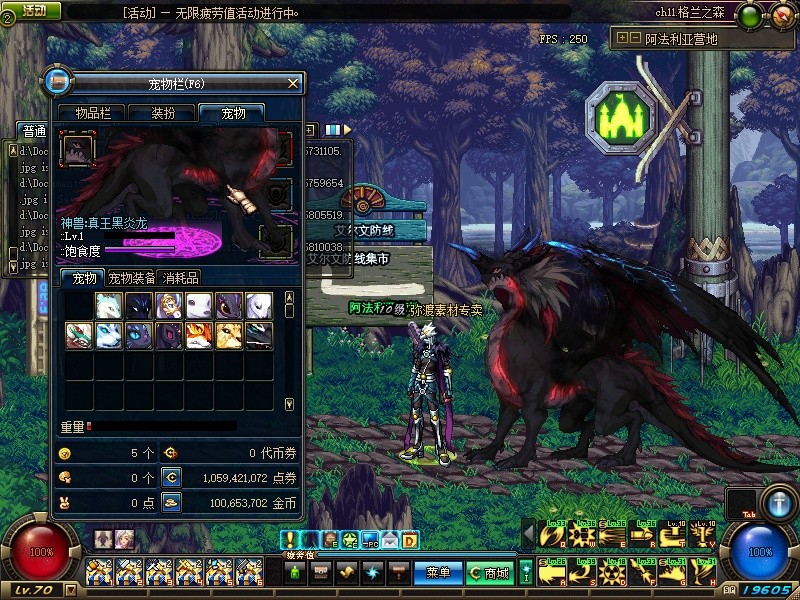Click the yellow exclamation quest icon
The image size is (800, 600).
(290, 540)
